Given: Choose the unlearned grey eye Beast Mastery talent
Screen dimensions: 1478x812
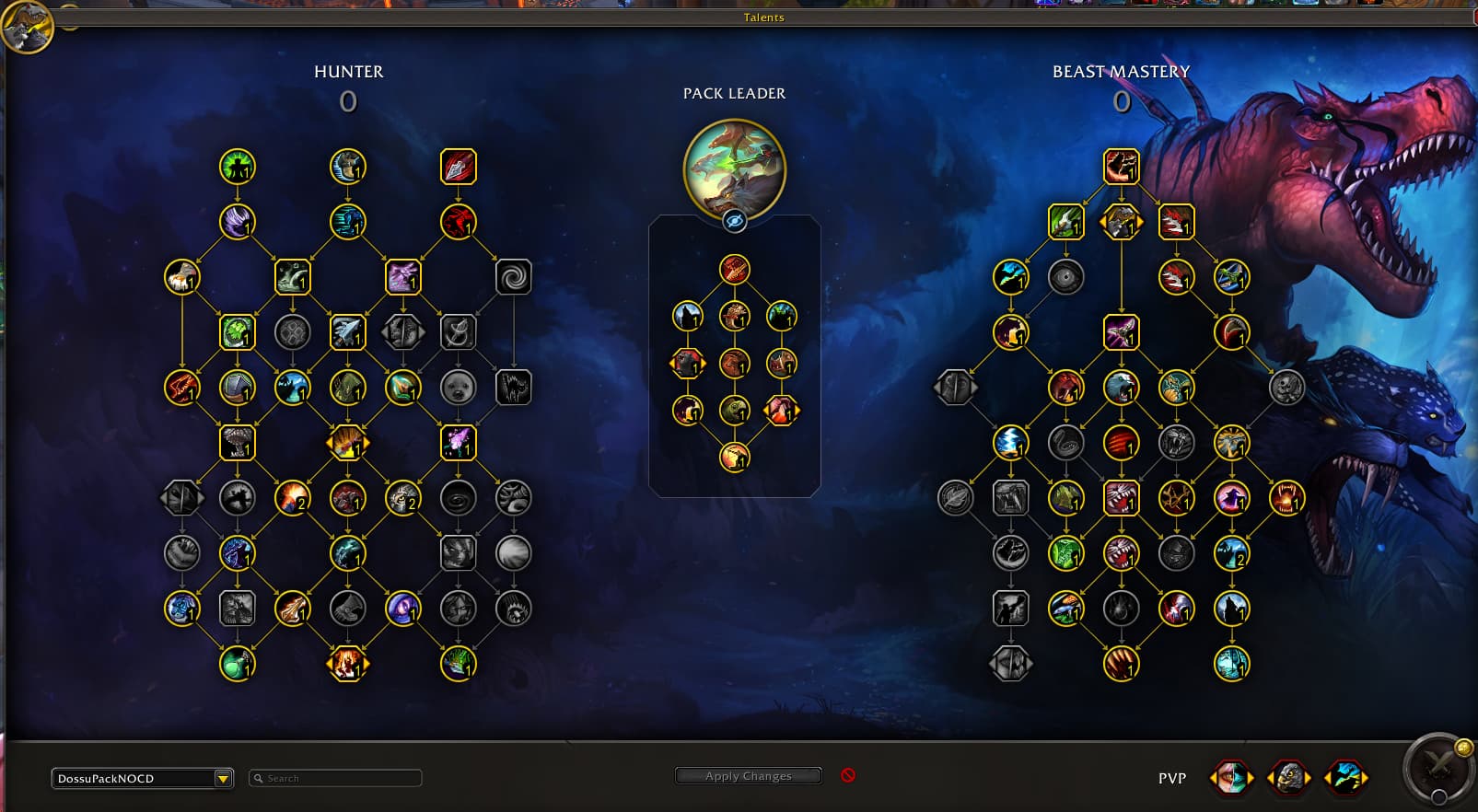Looking at the screenshot, I should pos(1065,277).
